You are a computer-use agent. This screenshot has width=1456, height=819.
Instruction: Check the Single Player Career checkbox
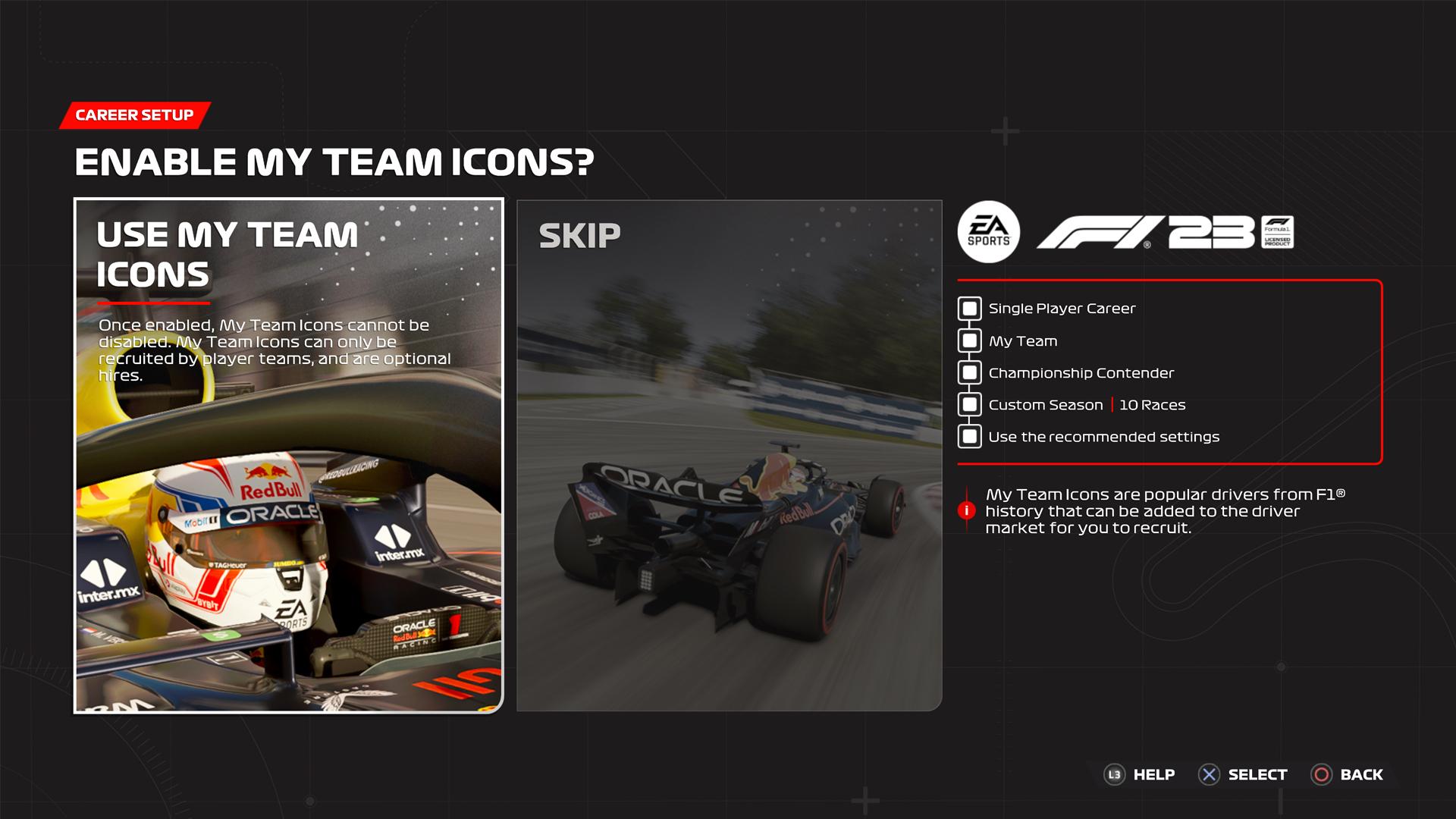[x=968, y=308]
